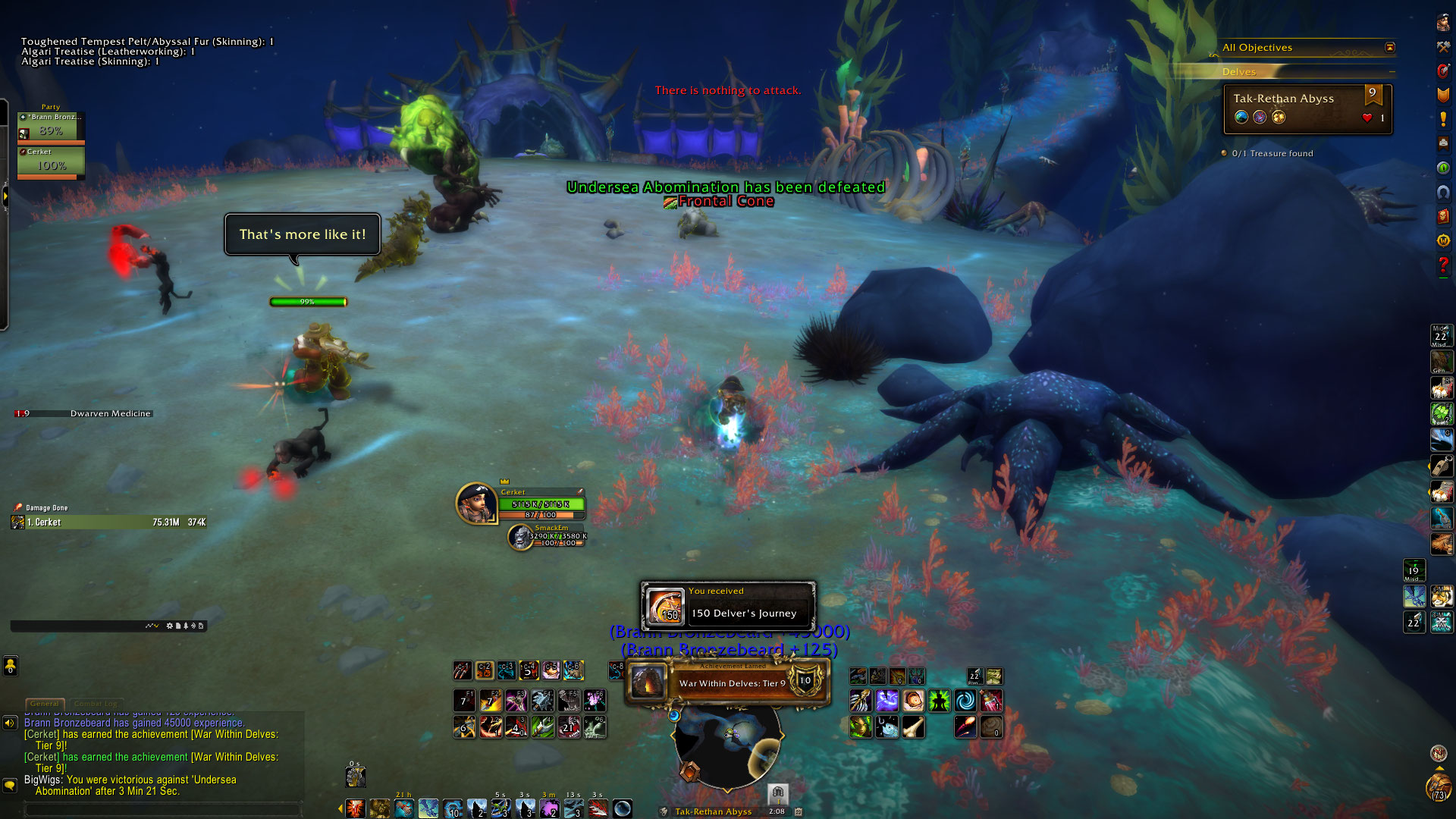Open the character info micro button
The height and width of the screenshot is (819, 1456).
[1443, 23]
